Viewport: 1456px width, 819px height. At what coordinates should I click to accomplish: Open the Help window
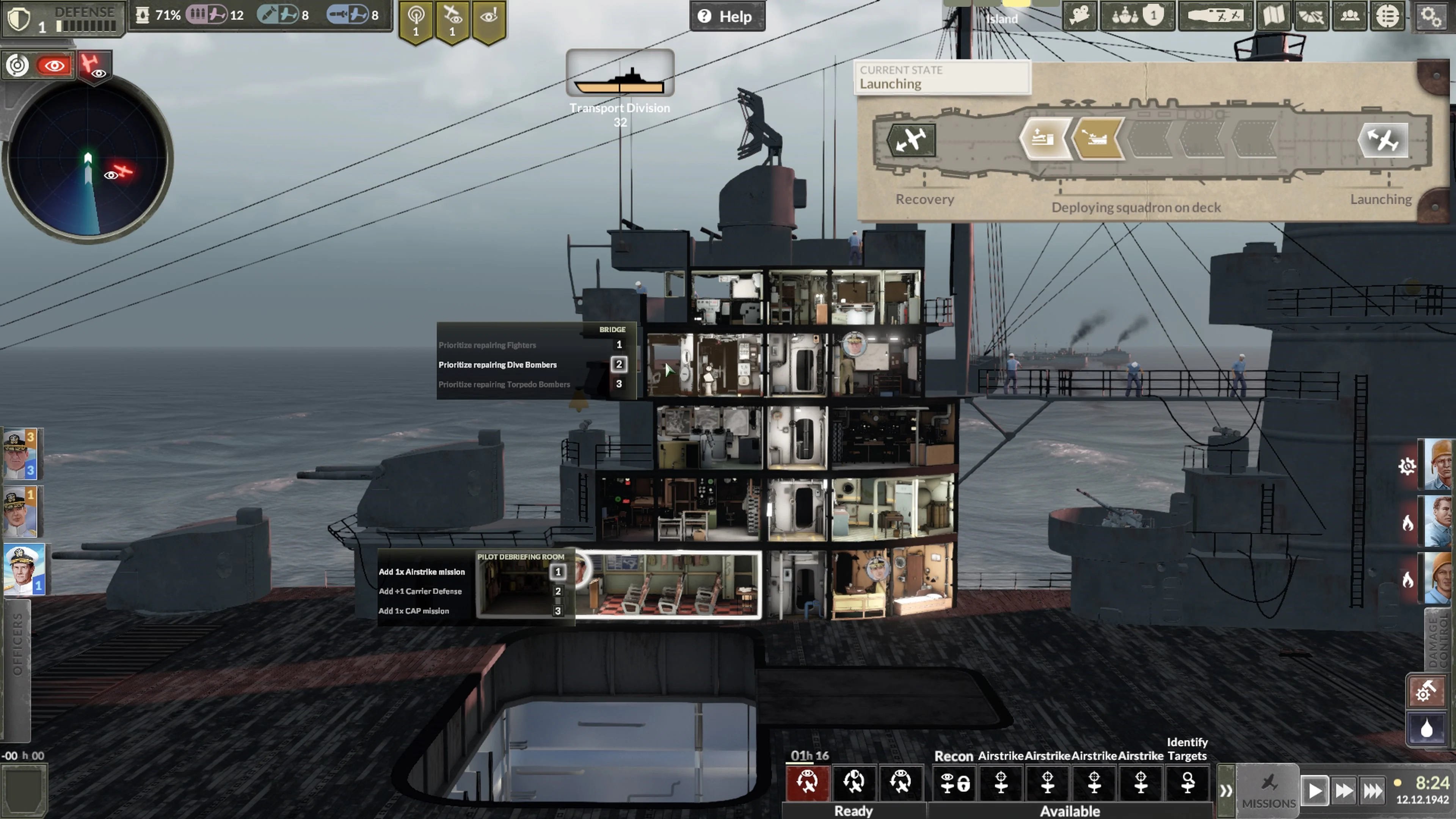point(728,16)
